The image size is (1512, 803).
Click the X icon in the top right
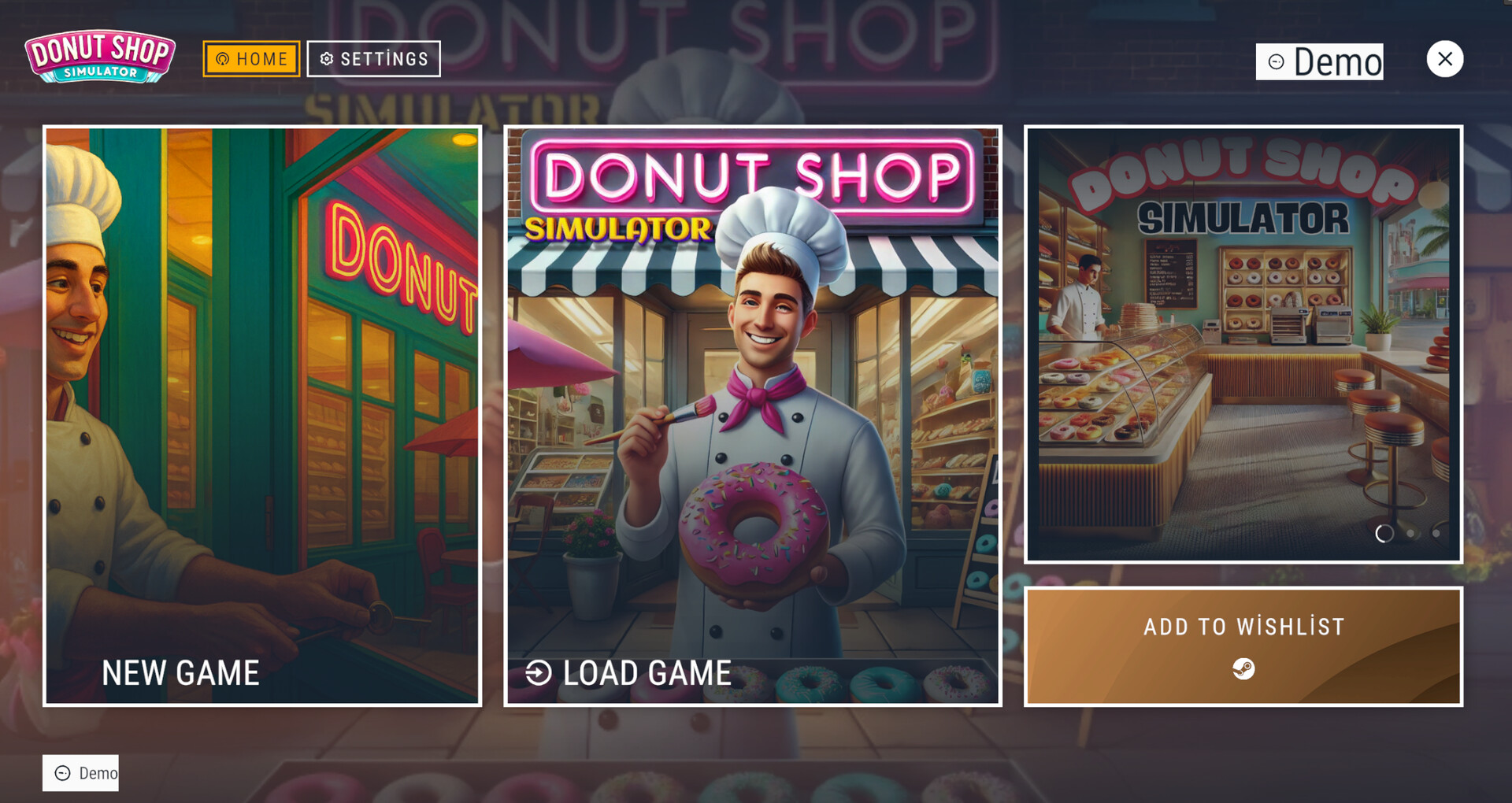coord(1445,58)
